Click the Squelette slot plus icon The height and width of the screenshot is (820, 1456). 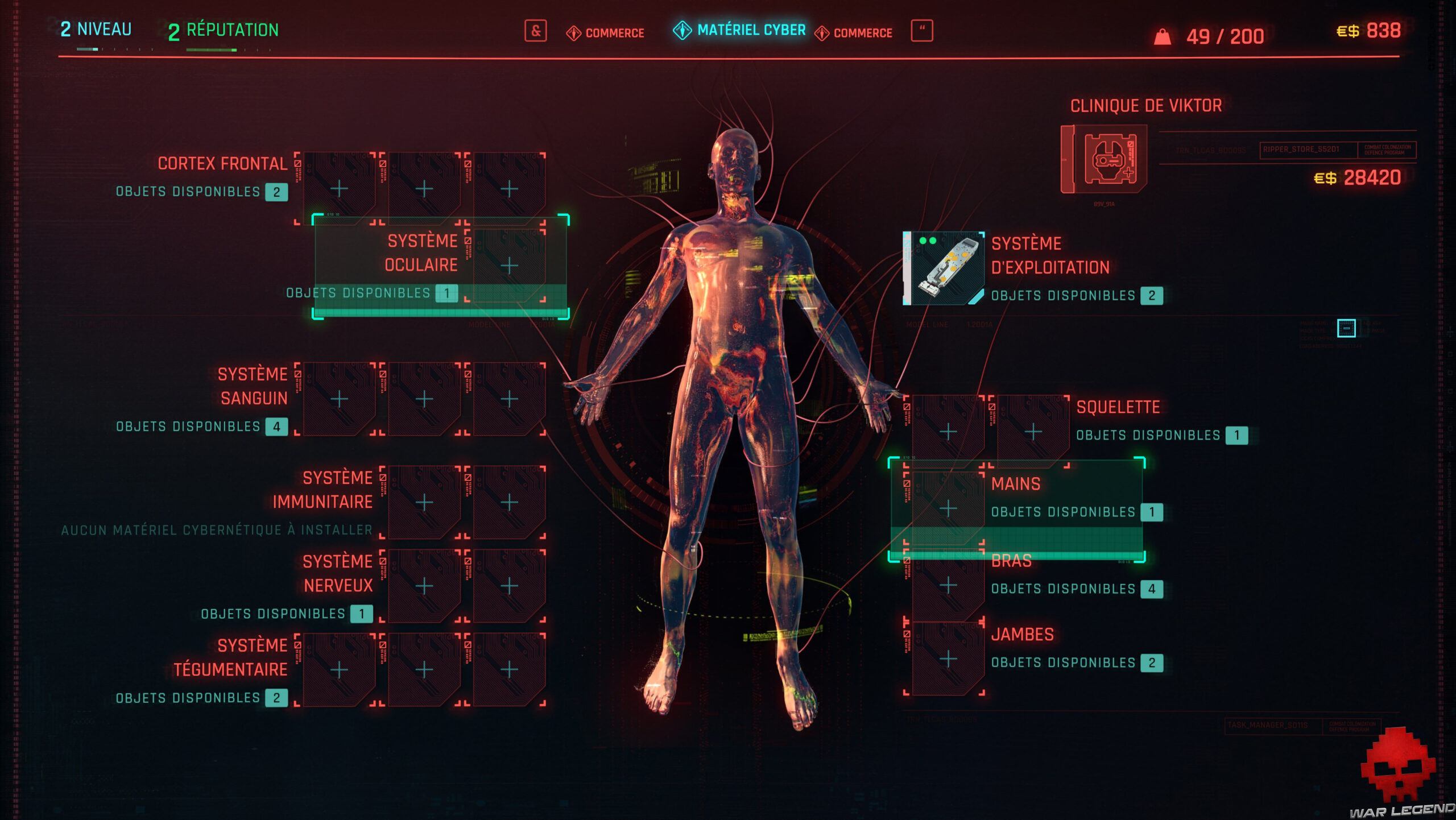click(x=950, y=432)
